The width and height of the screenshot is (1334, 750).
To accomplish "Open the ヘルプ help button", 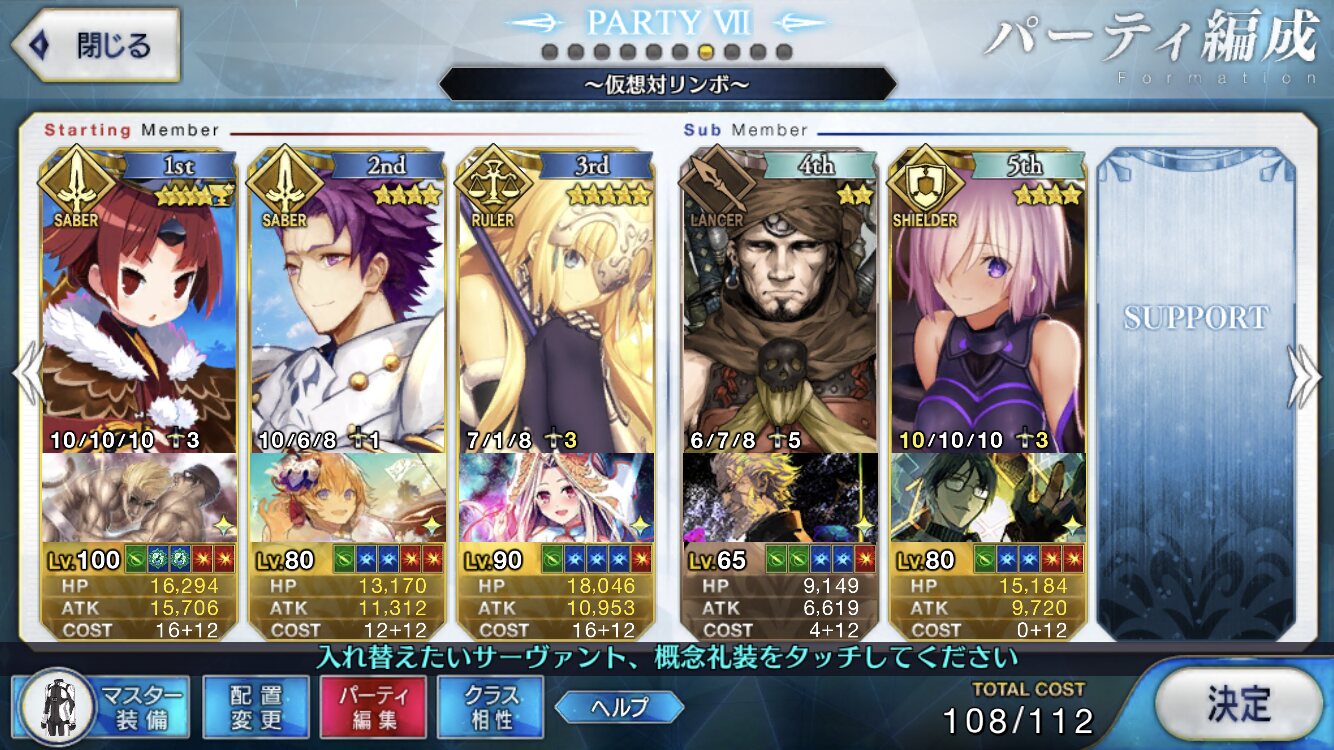I will point(619,707).
